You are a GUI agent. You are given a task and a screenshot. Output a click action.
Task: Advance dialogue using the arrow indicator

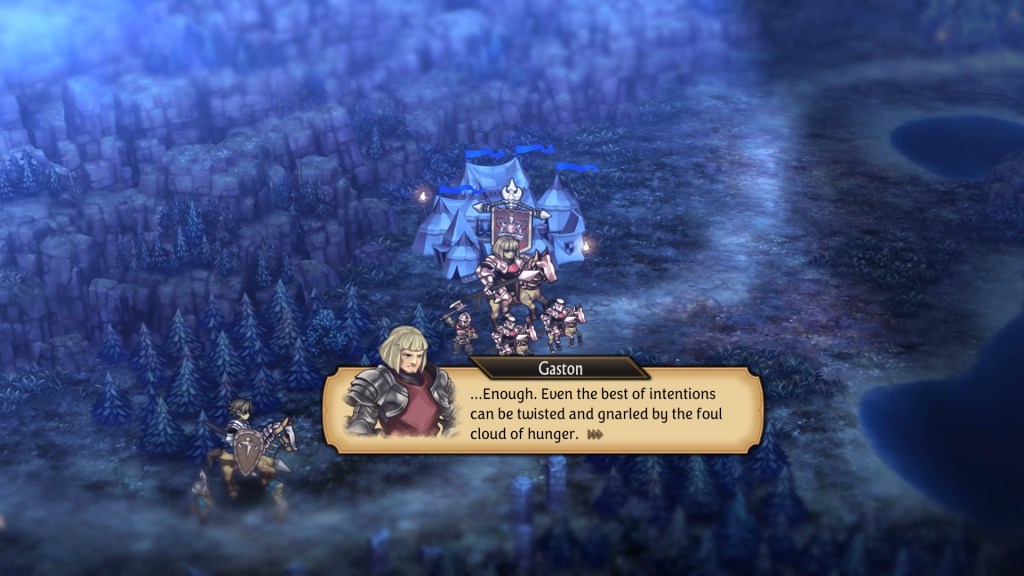(x=597, y=435)
